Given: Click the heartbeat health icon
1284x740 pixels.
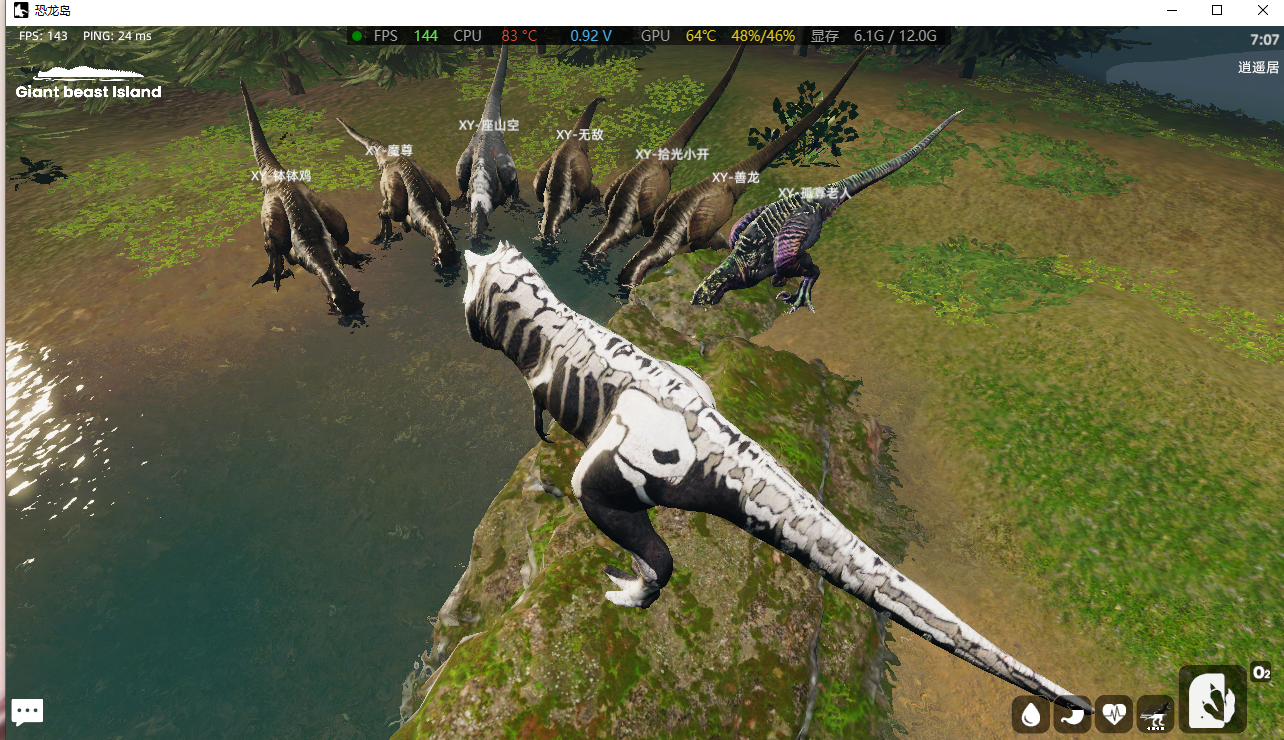Looking at the screenshot, I should pyautogui.click(x=1114, y=714).
